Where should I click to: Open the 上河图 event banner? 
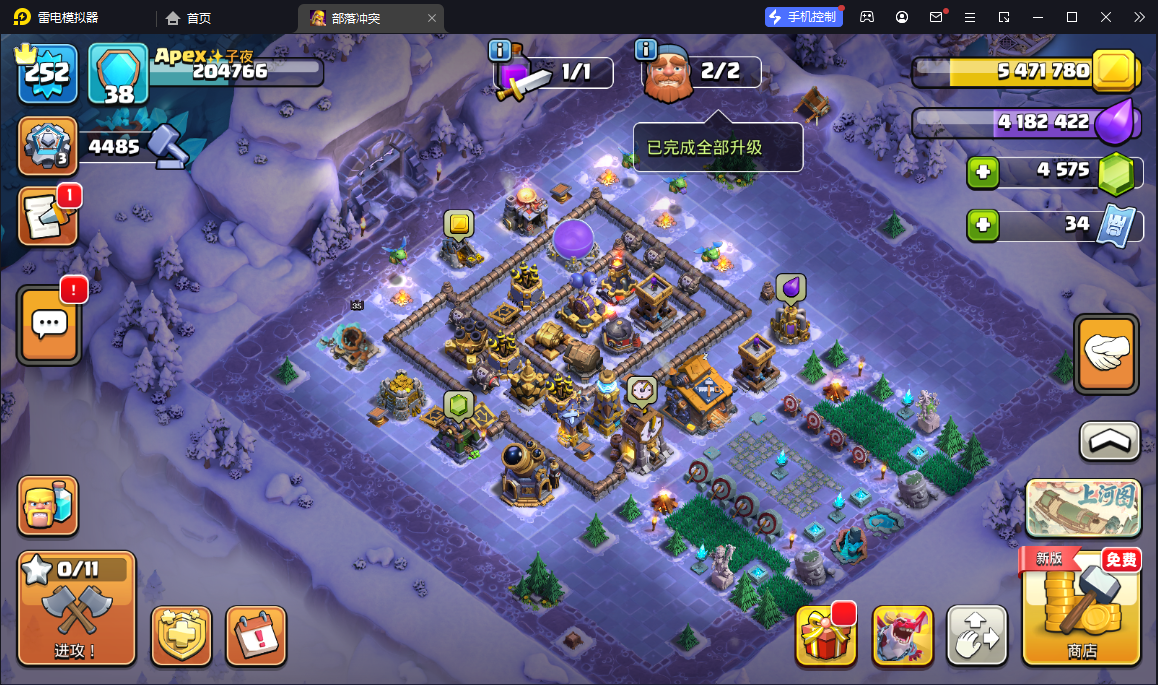(x=1083, y=508)
